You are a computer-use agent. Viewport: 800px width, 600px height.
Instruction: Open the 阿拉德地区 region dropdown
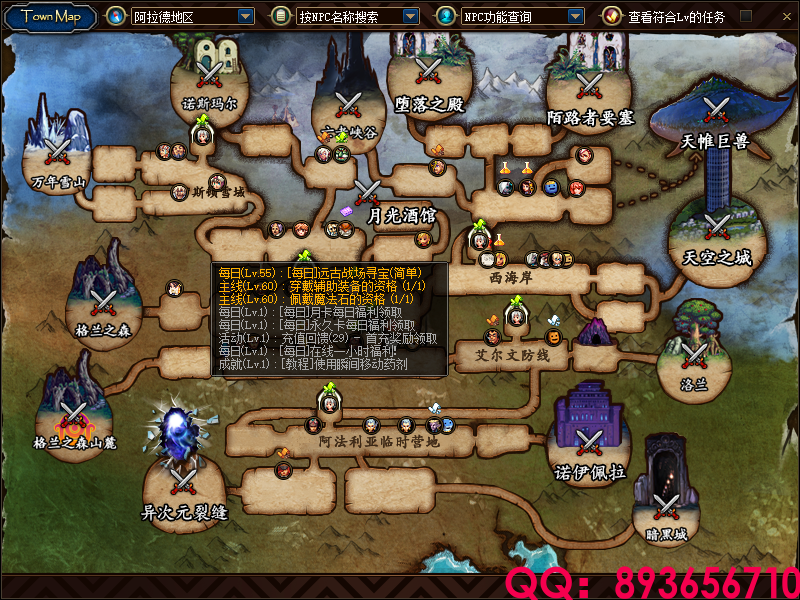pos(246,16)
